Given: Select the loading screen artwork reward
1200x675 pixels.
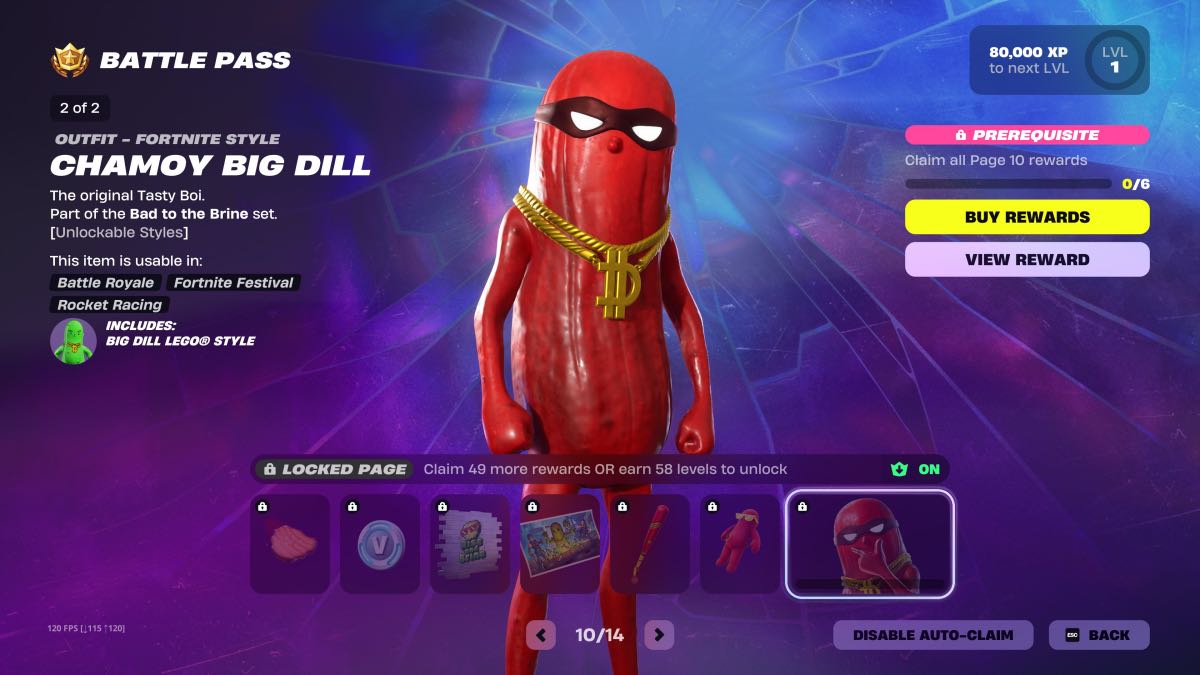Looking at the screenshot, I should click(x=560, y=543).
